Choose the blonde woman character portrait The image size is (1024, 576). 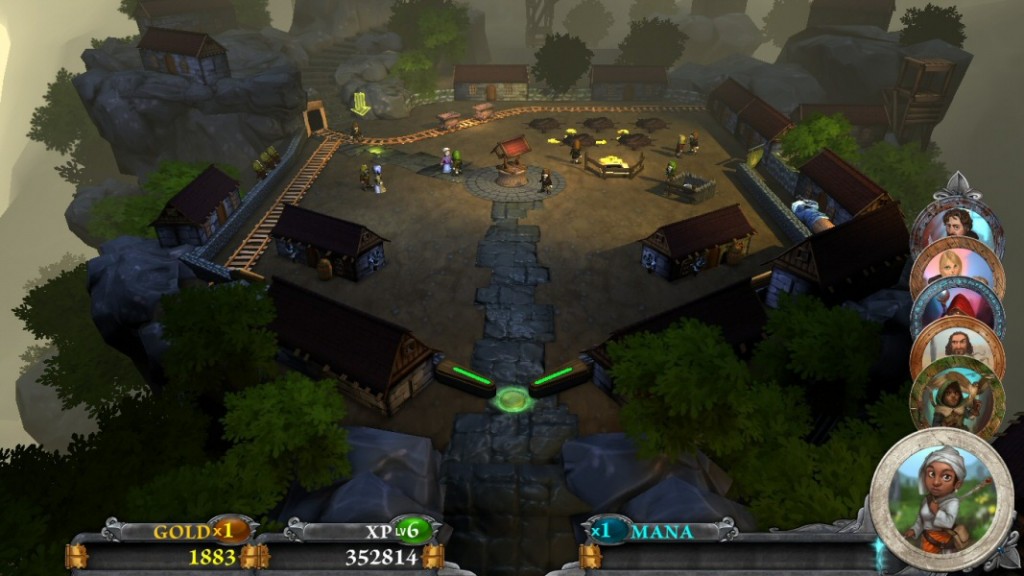[957, 265]
